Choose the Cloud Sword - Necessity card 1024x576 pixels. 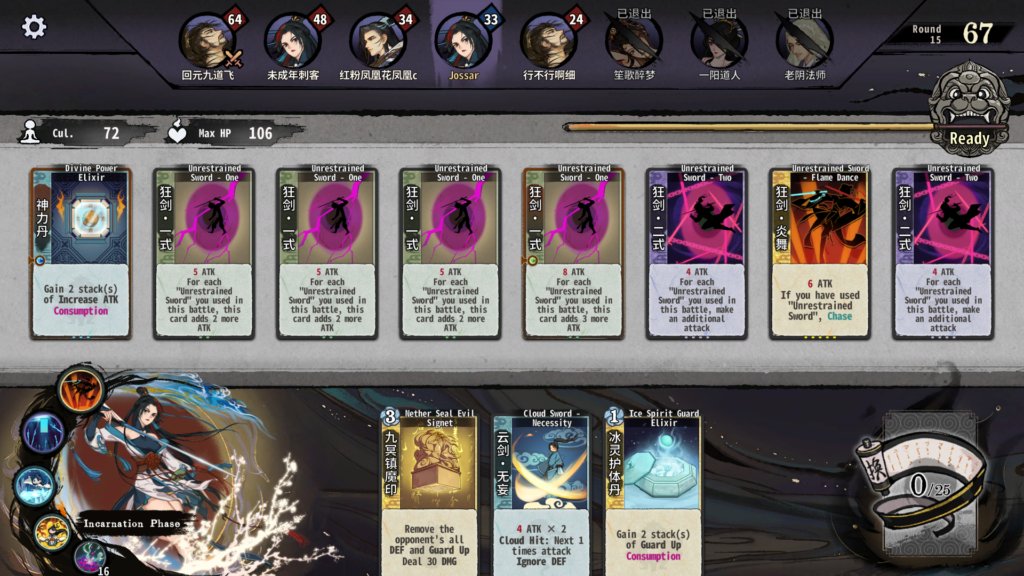point(540,492)
